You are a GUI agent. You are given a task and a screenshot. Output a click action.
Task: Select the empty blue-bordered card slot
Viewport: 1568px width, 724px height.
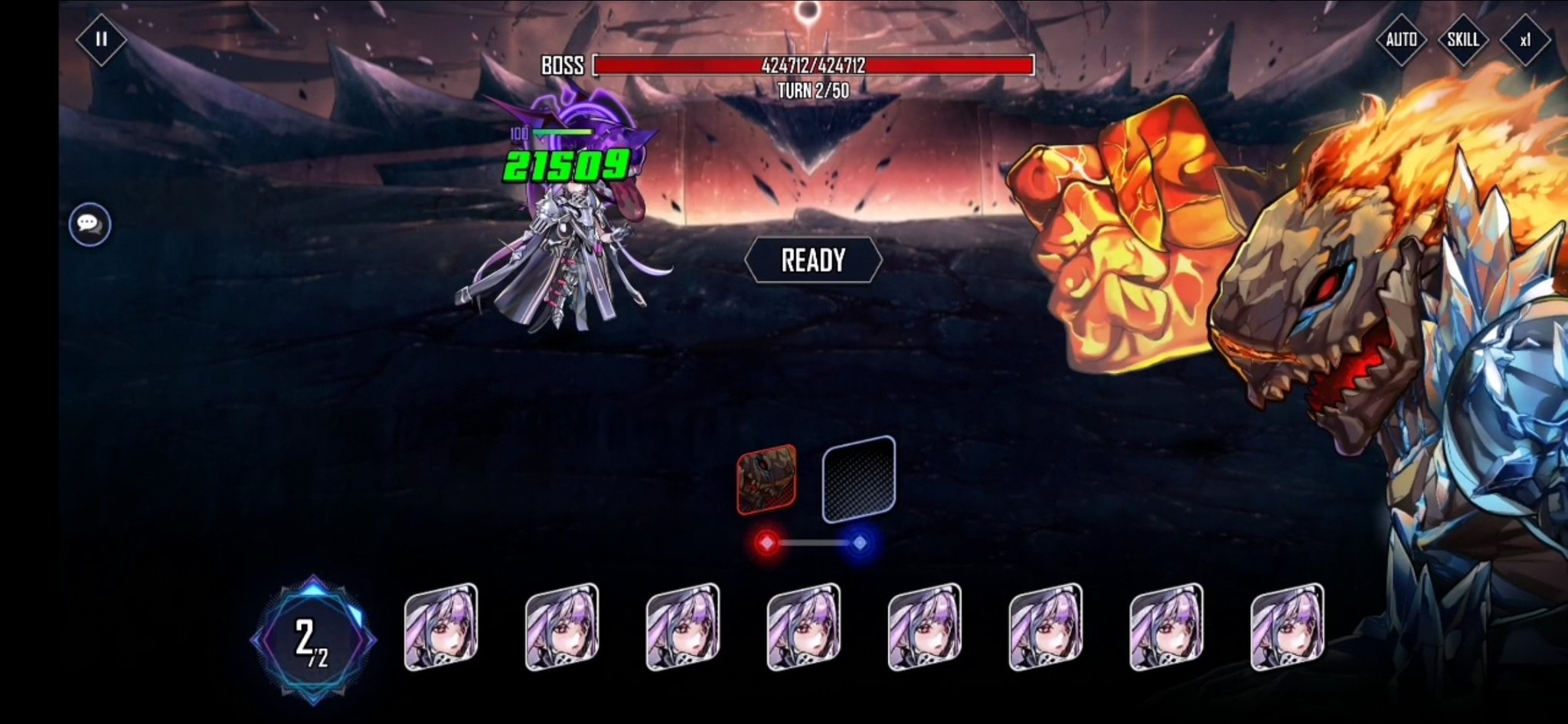tap(858, 480)
